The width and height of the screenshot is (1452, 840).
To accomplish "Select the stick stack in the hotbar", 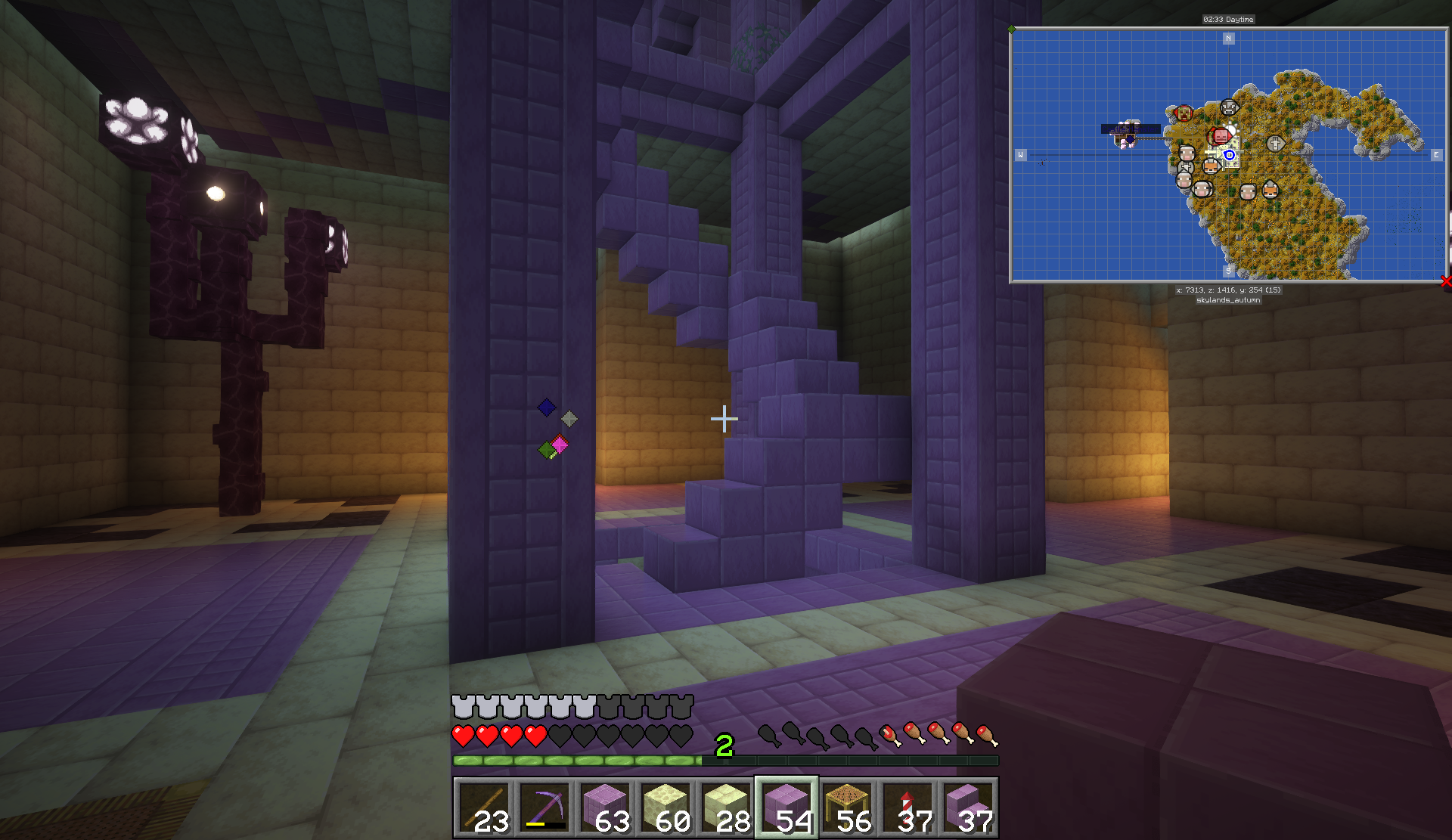I will (x=484, y=807).
